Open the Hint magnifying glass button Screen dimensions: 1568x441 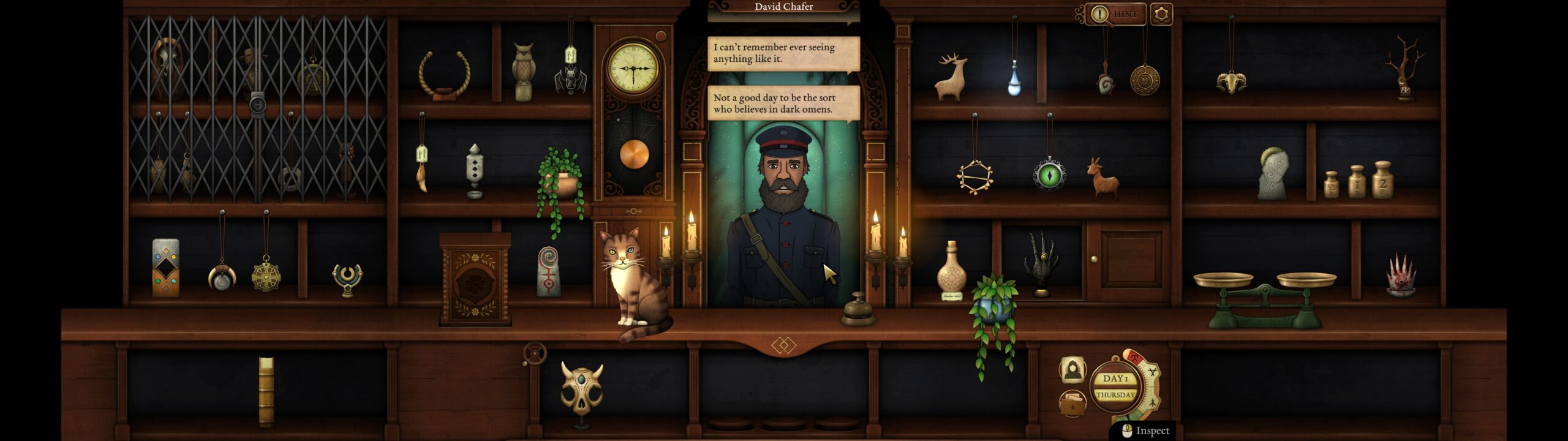1114,14
